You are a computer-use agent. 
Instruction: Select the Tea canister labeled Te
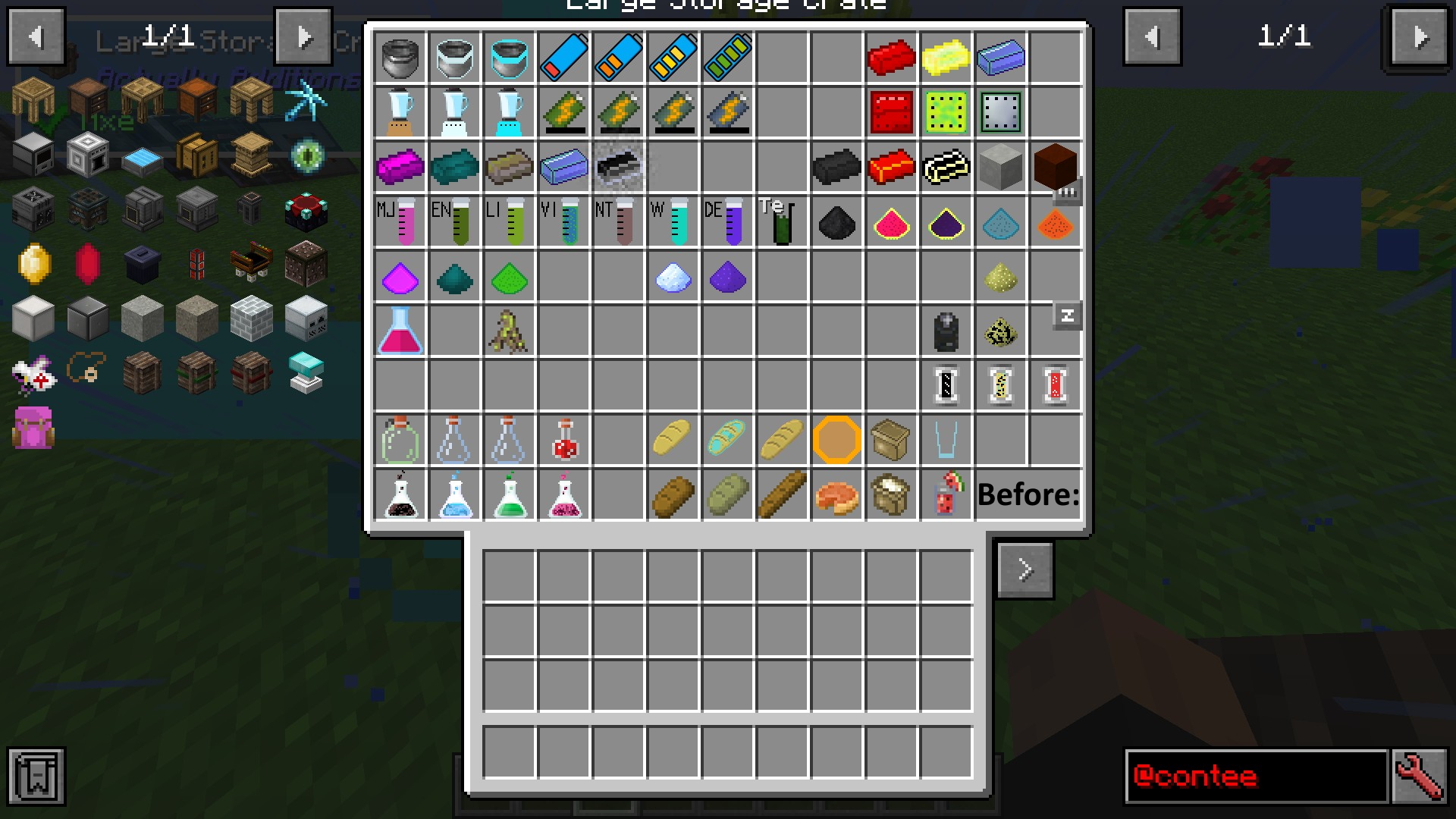(782, 222)
